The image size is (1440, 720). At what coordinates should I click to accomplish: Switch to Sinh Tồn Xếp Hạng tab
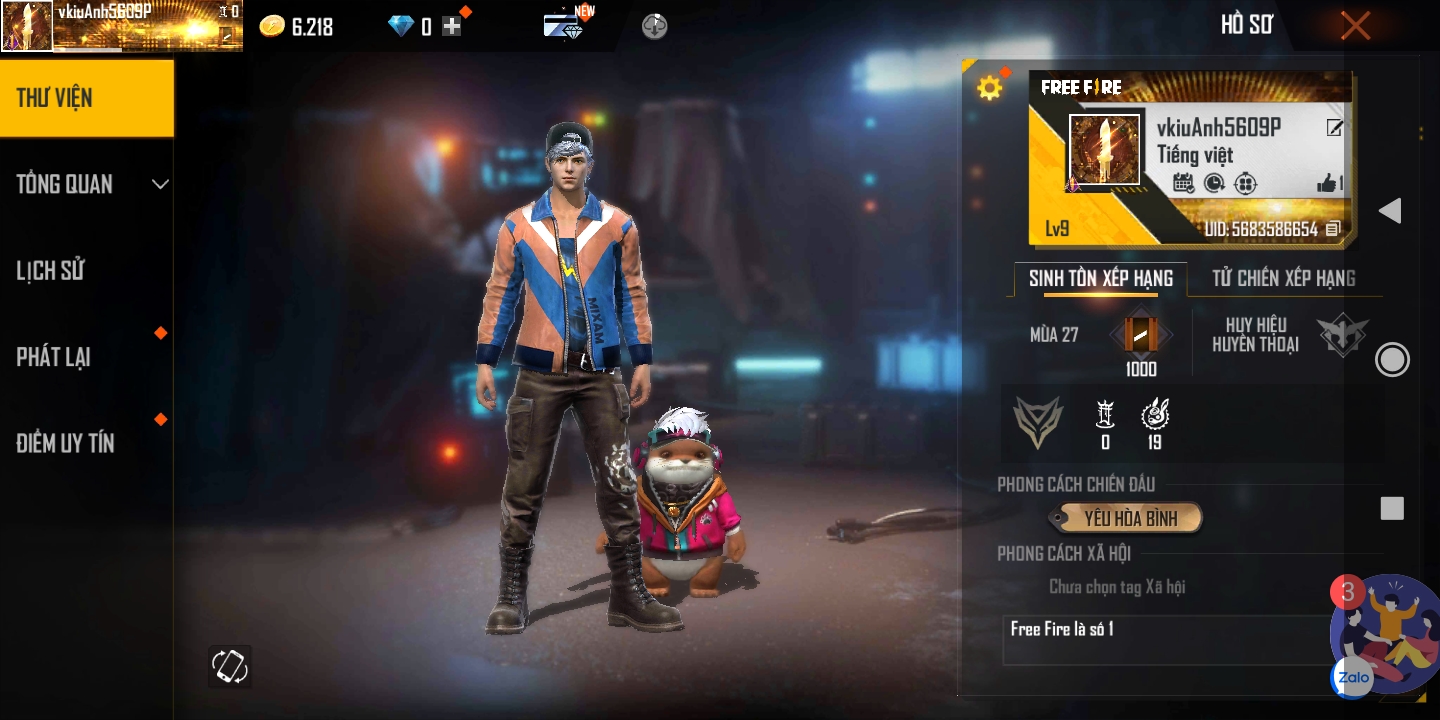click(x=1100, y=279)
